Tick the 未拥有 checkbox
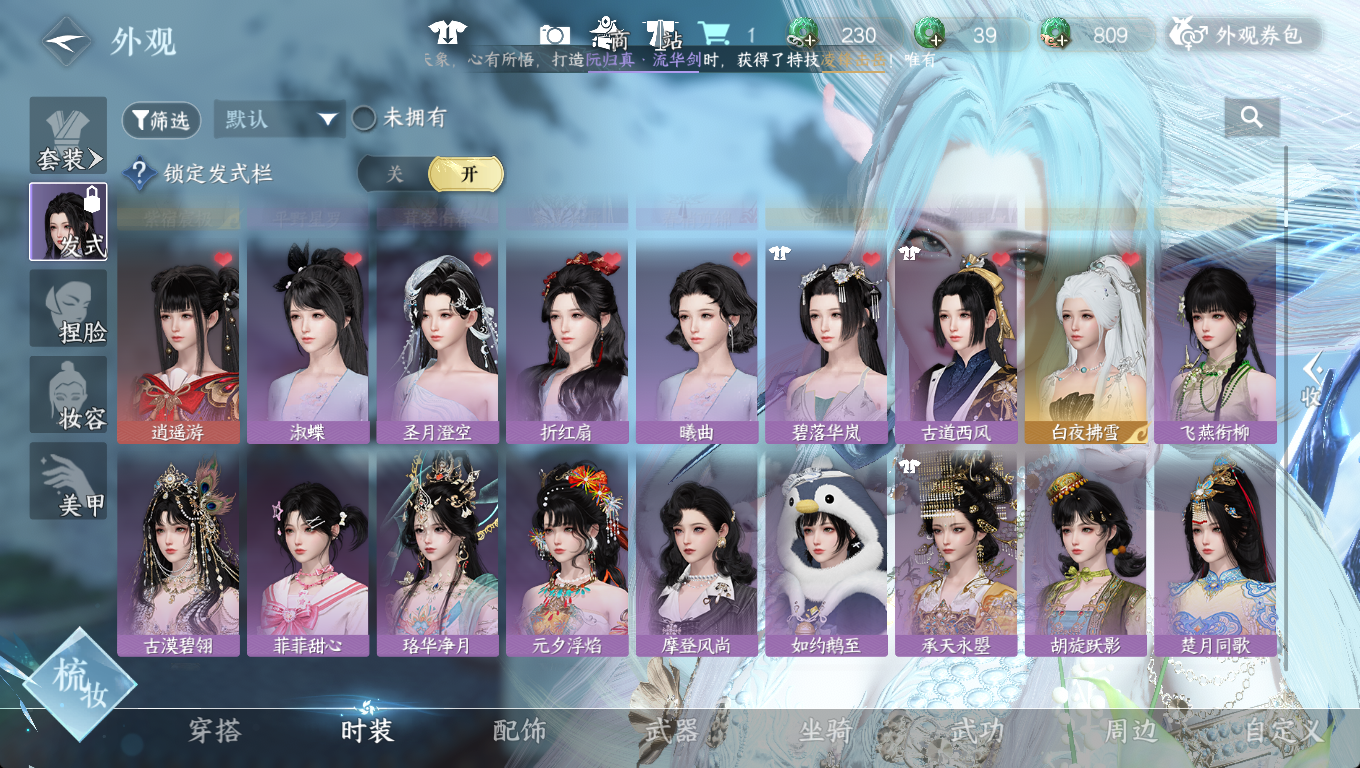Screen dimensions: 1360x768 (x=364, y=119)
